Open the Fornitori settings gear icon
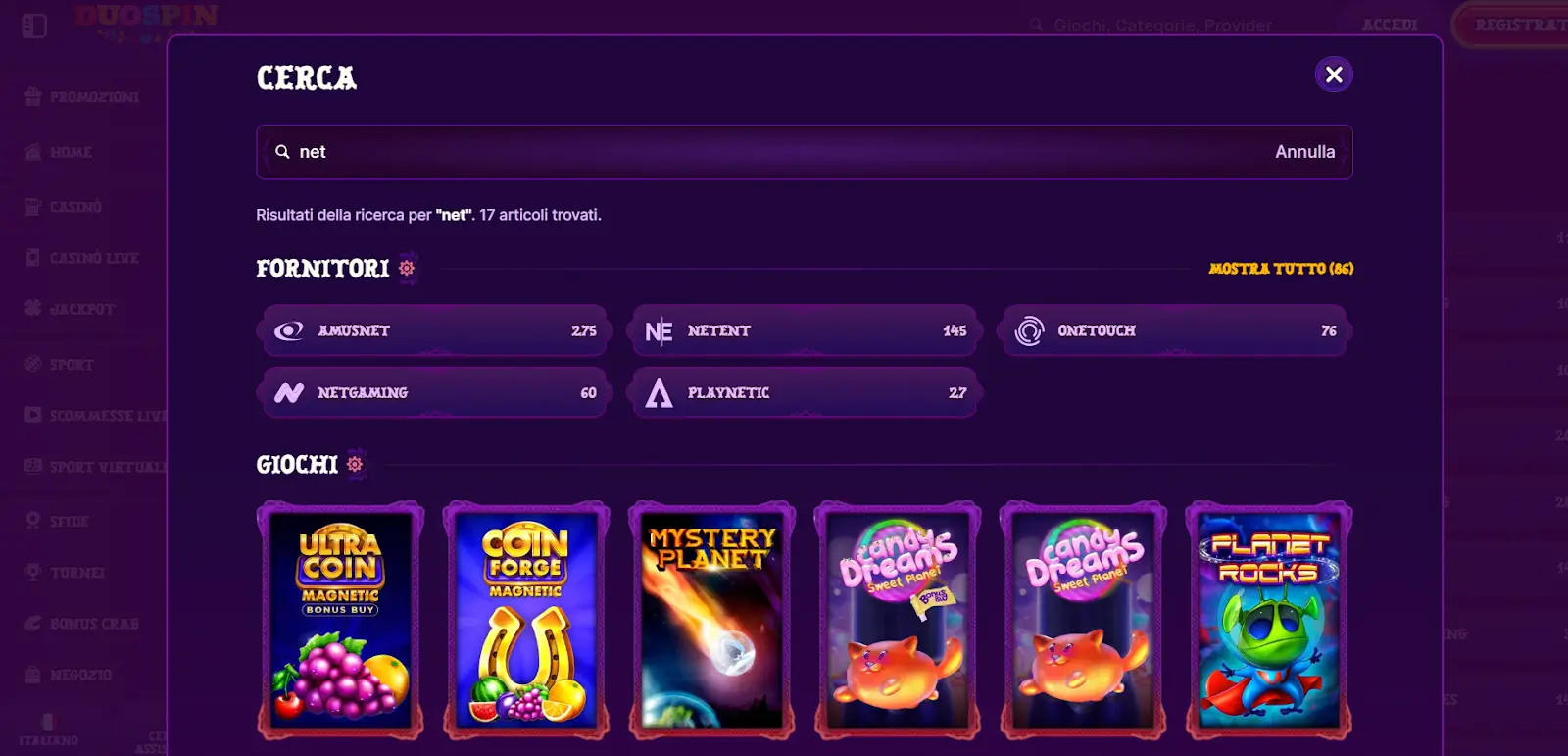1568x756 pixels. pyautogui.click(x=408, y=268)
